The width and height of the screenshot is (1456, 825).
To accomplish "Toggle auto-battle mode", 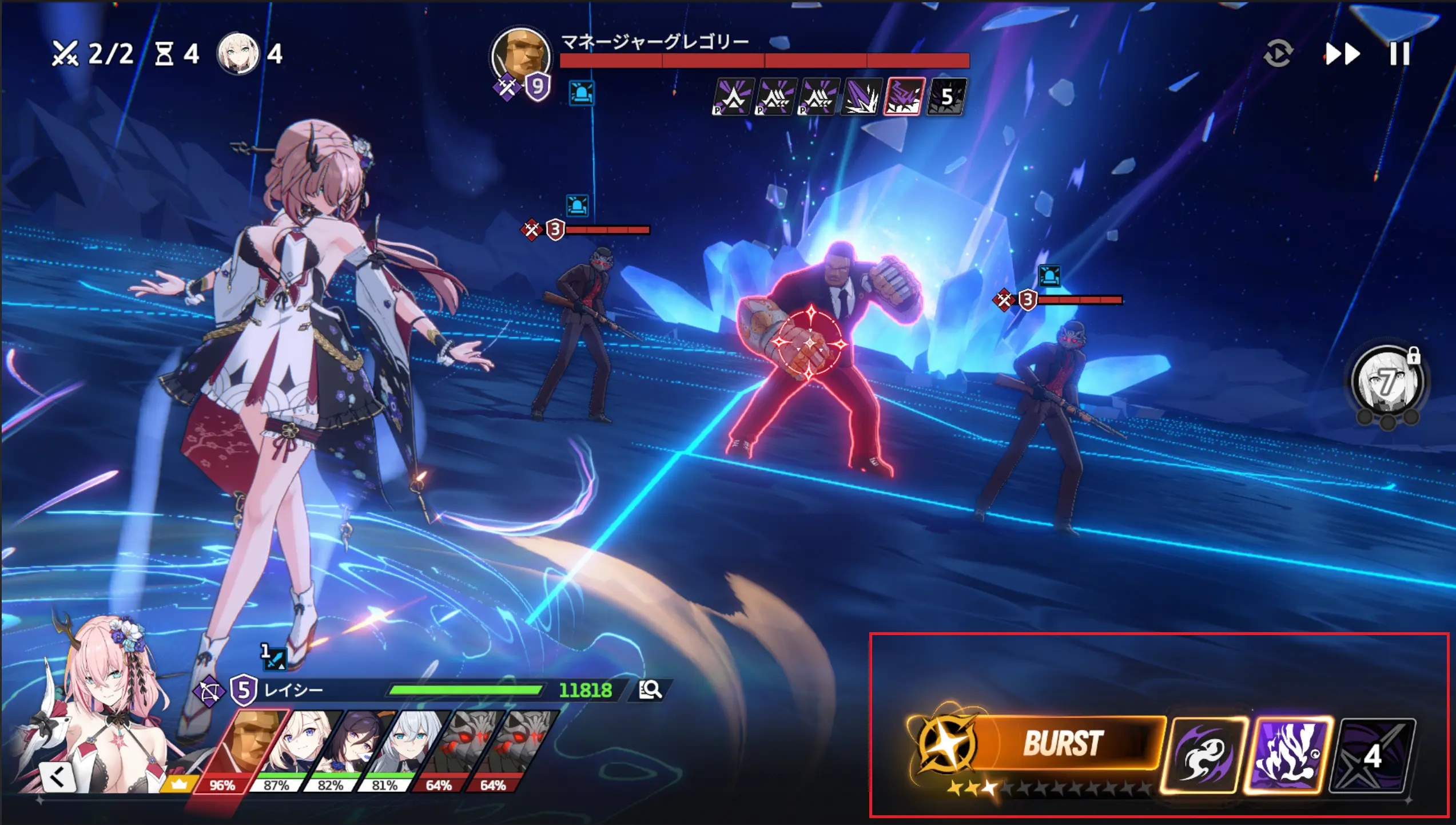I will tap(1278, 54).
